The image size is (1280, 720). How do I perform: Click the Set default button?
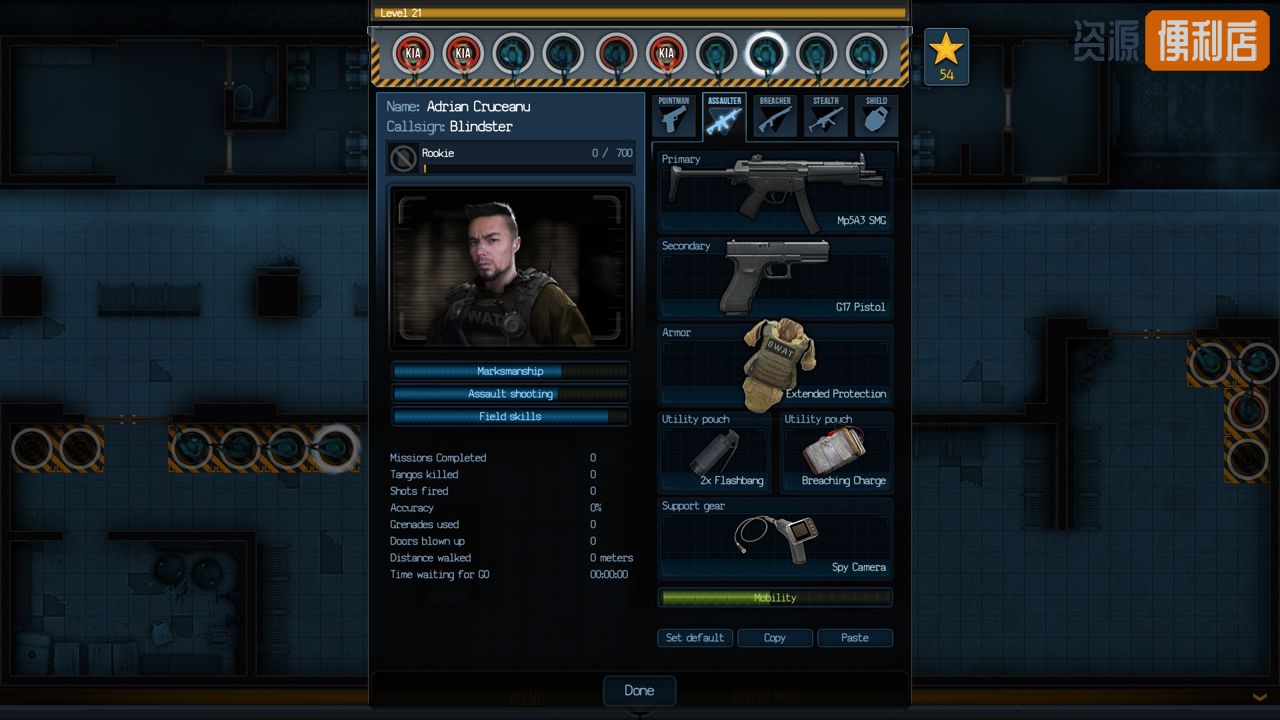pos(695,638)
